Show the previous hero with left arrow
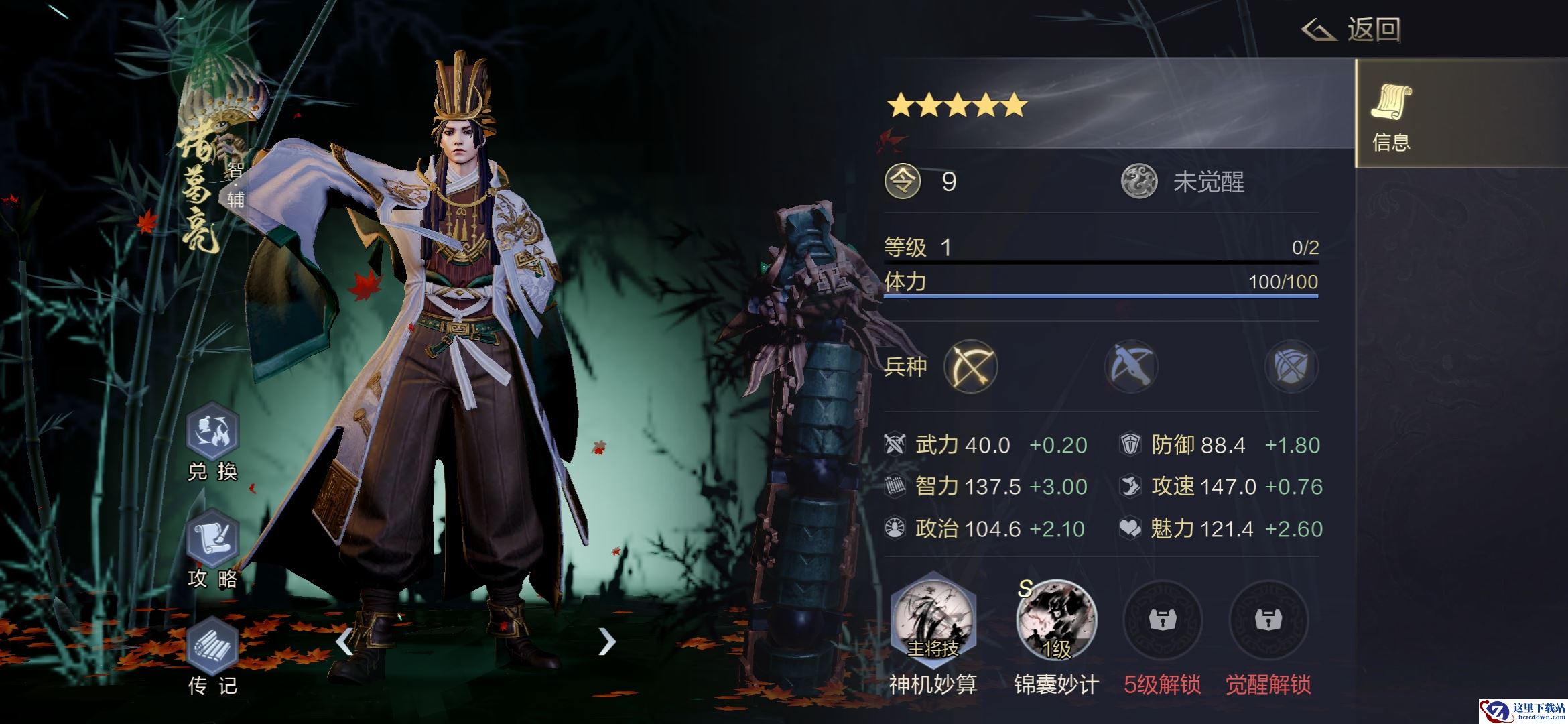This screenshot has width=1568, height=724. (344, 642)
